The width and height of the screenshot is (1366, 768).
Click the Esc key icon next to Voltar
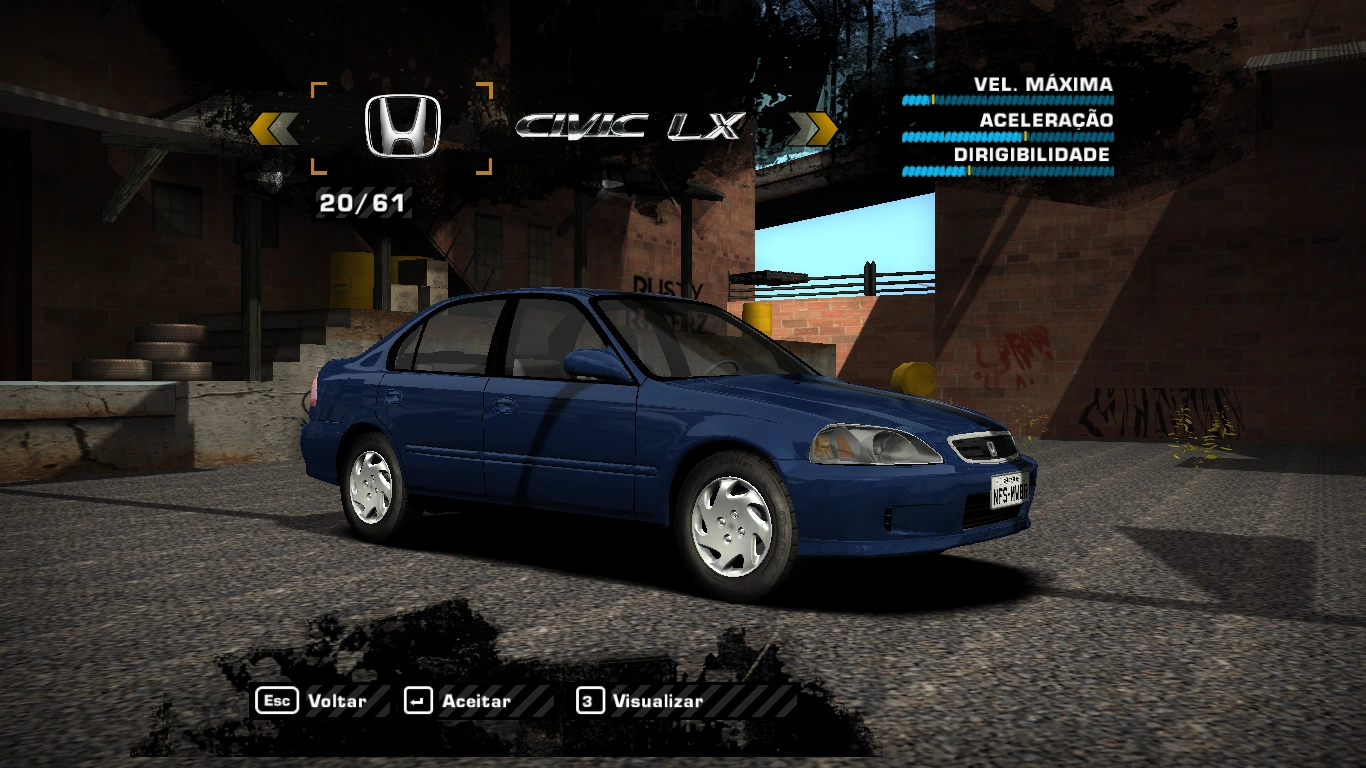[278, 701]
